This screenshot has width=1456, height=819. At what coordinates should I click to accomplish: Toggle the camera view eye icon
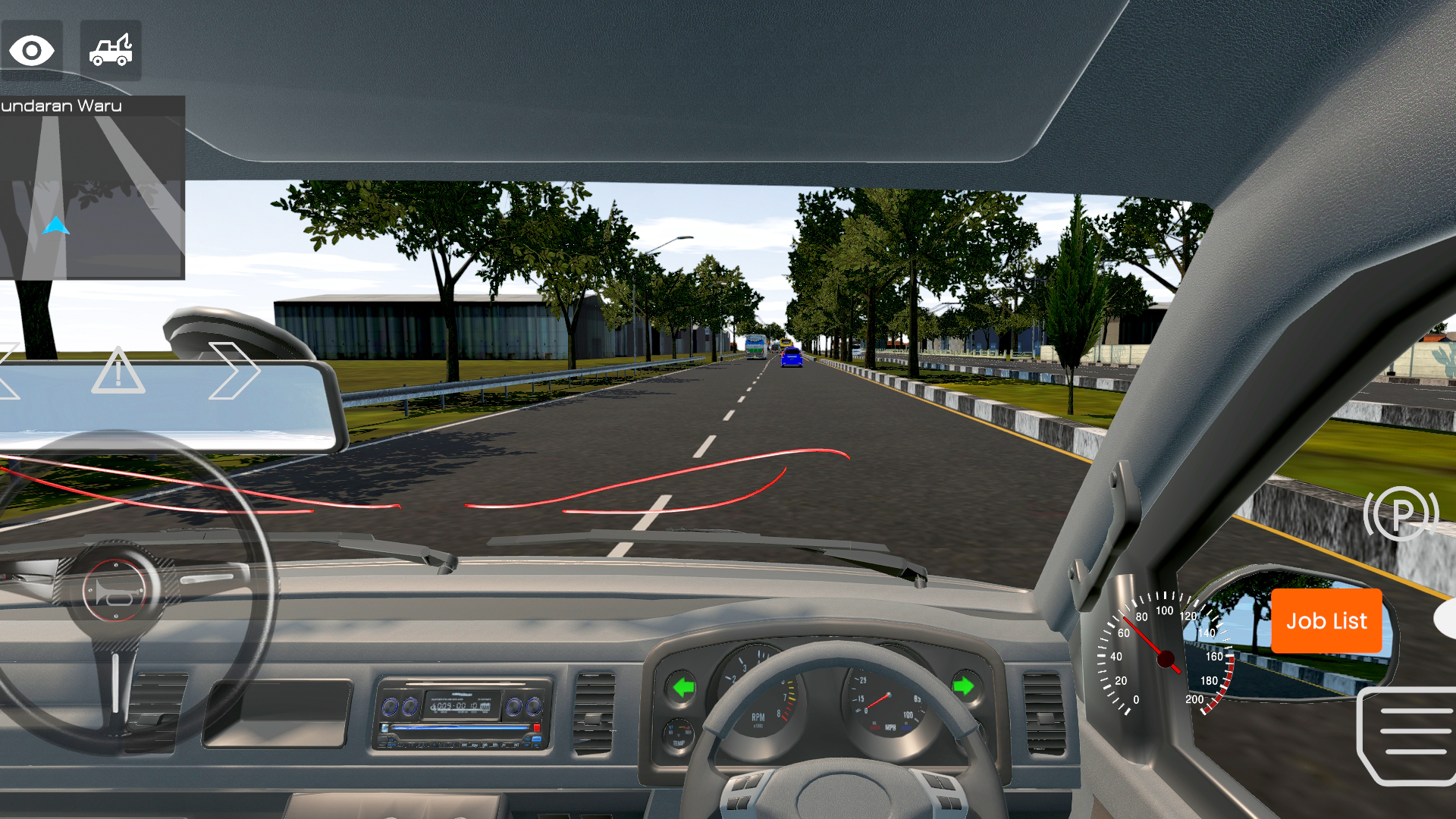32,50
